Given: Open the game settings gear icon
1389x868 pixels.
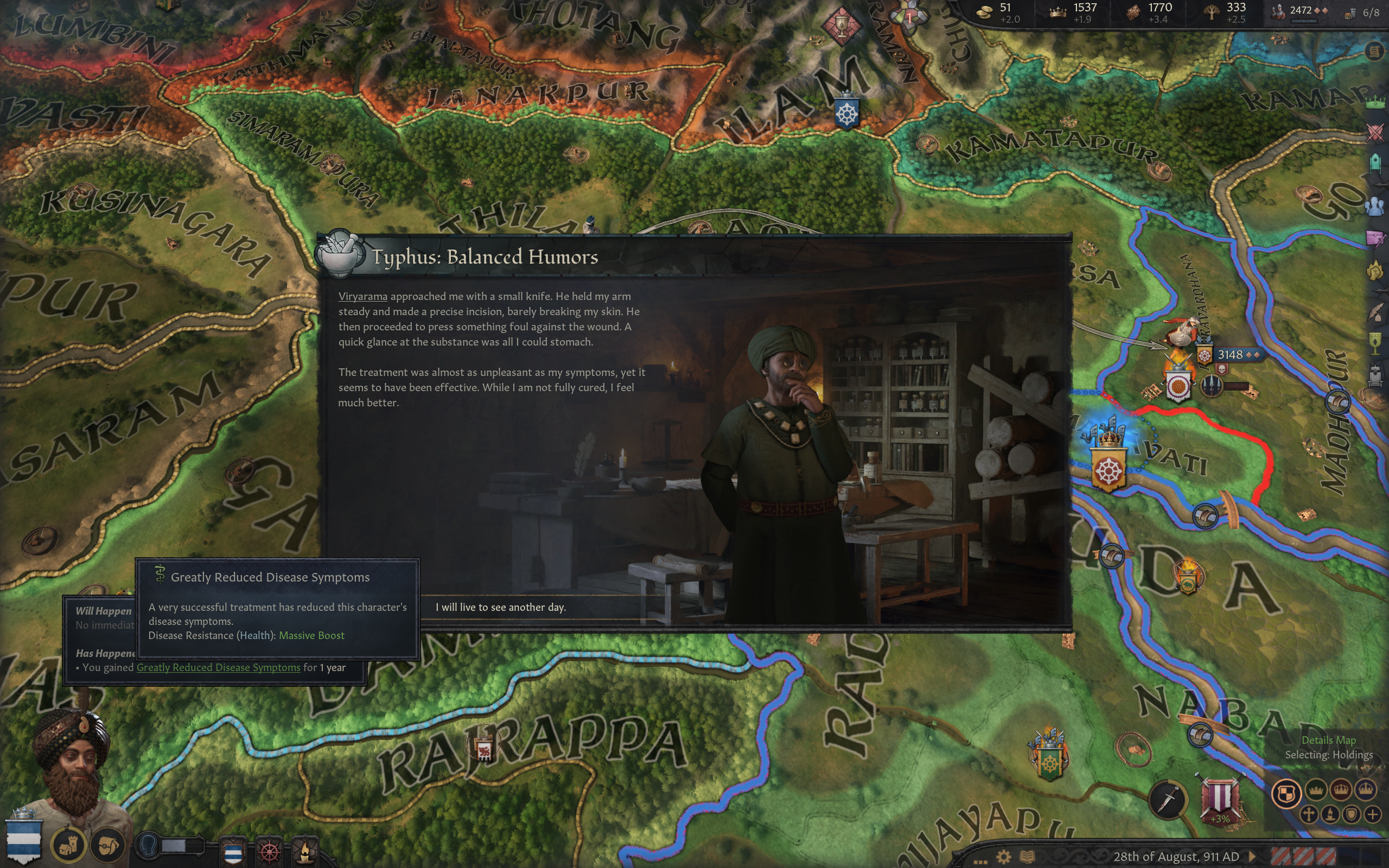Looking at the screenshot, I should tap(1004, 857).
